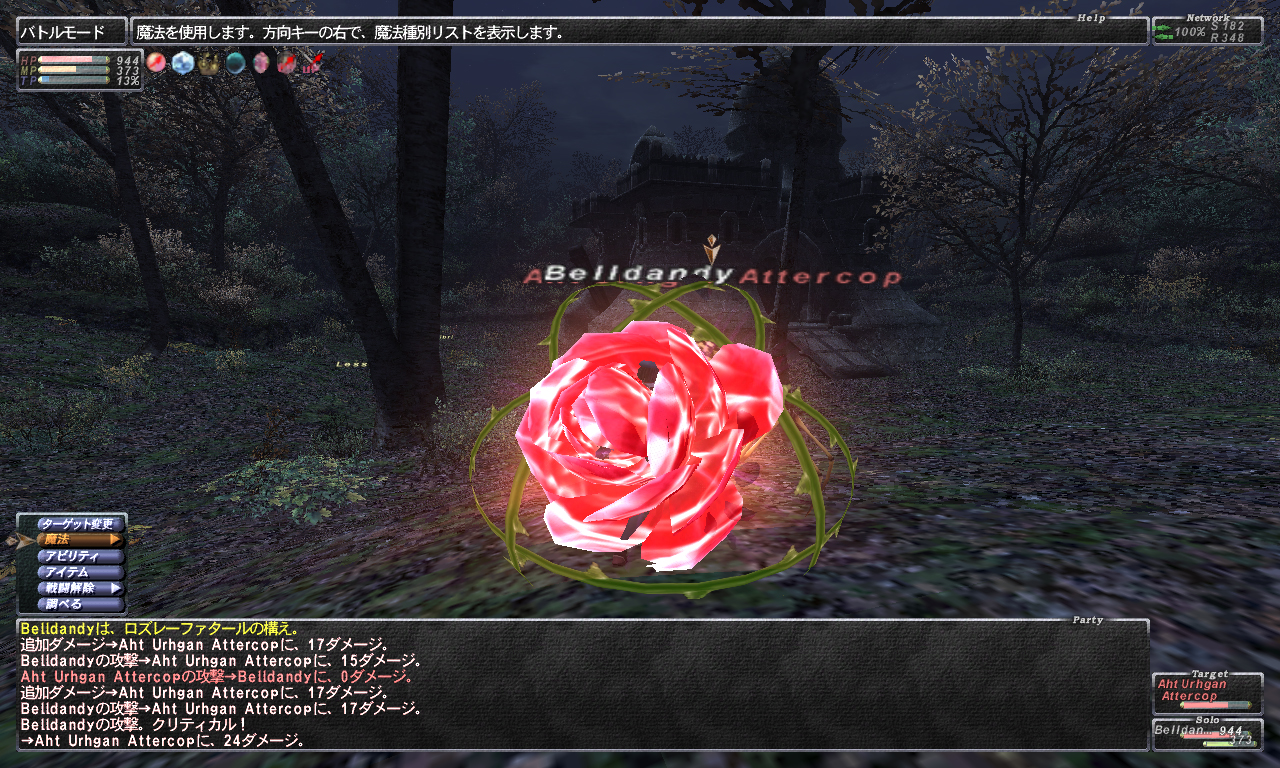Click the golden crown status icon
Image resolution: width=1280 pixels, height=768 pixels.
point(209,64)
